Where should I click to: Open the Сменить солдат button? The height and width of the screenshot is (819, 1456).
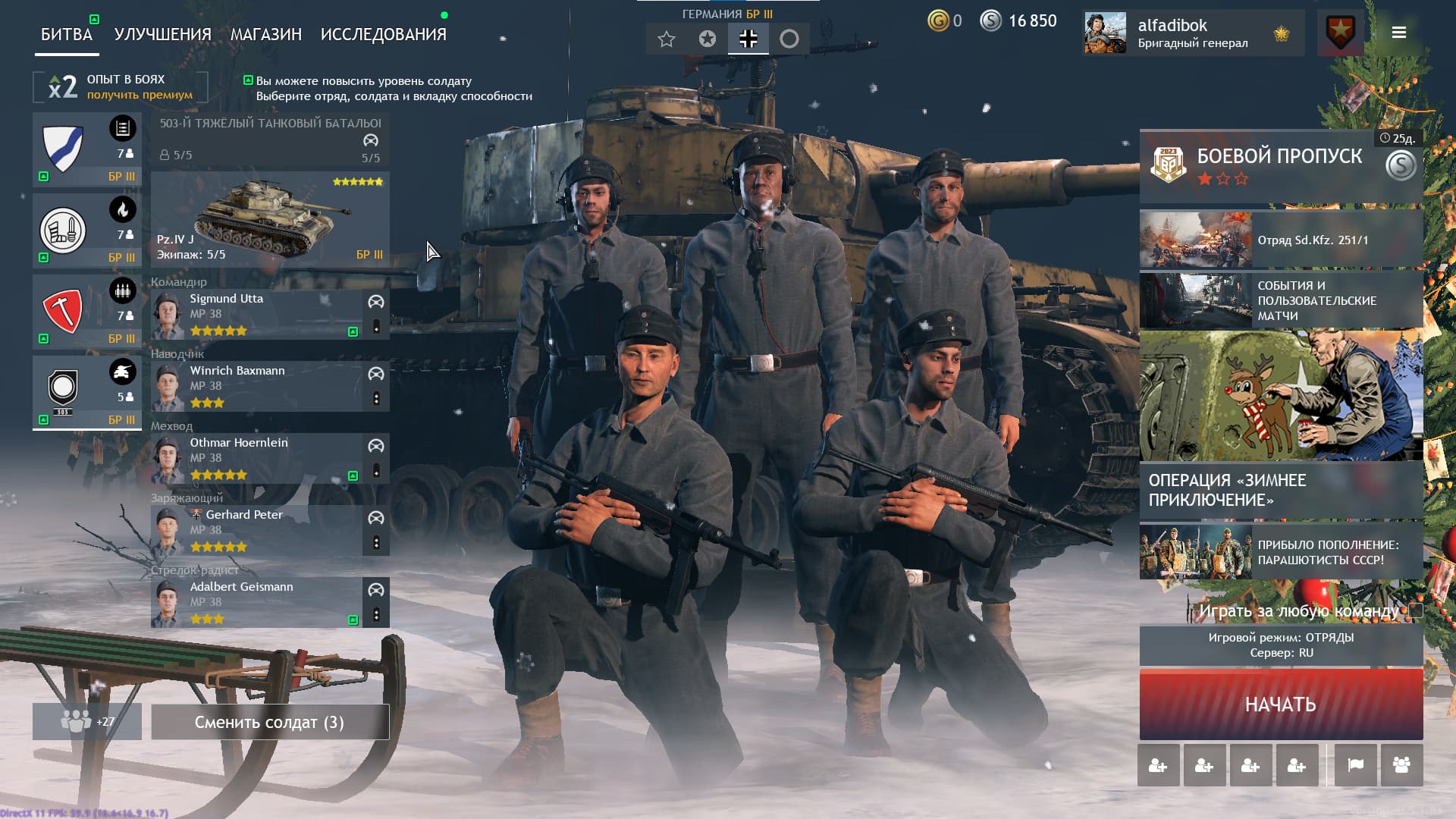click(270, 722)
